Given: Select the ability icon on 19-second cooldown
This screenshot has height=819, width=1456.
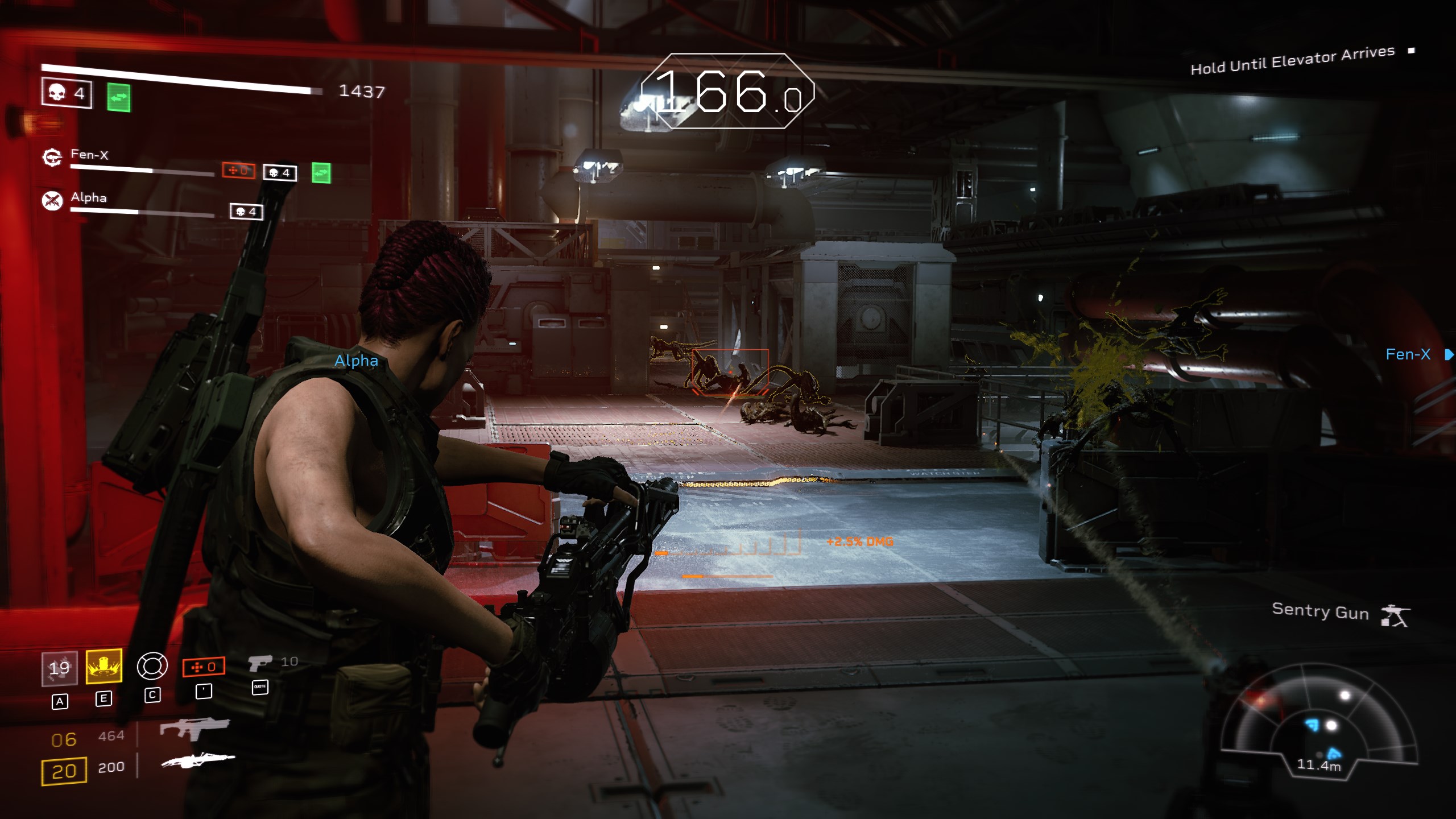Looking at the screenshot, I should pyautogui.click(x=59, y=668).
